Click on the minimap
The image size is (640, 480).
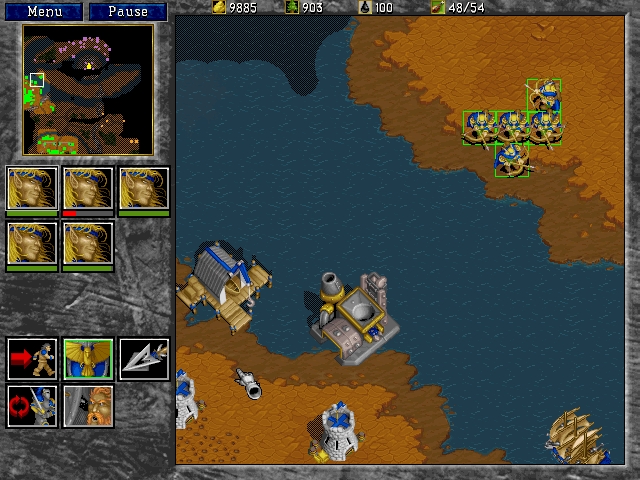click(x=88, y=90)
